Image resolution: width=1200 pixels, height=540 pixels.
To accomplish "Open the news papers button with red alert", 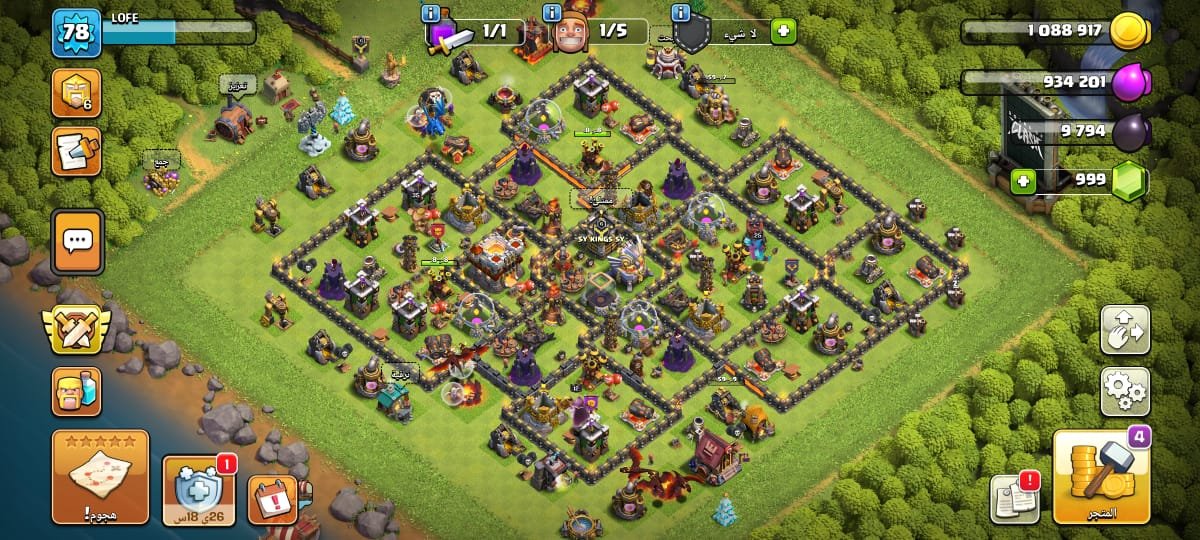I will tap(1013, 499).
